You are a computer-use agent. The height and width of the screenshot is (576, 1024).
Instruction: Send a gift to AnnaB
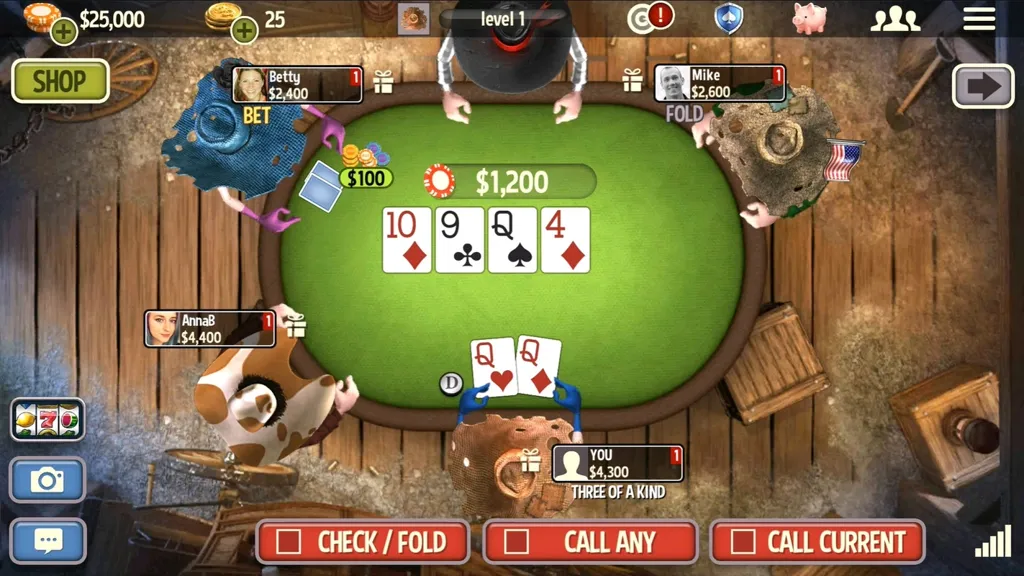click(x=295, y=325)
